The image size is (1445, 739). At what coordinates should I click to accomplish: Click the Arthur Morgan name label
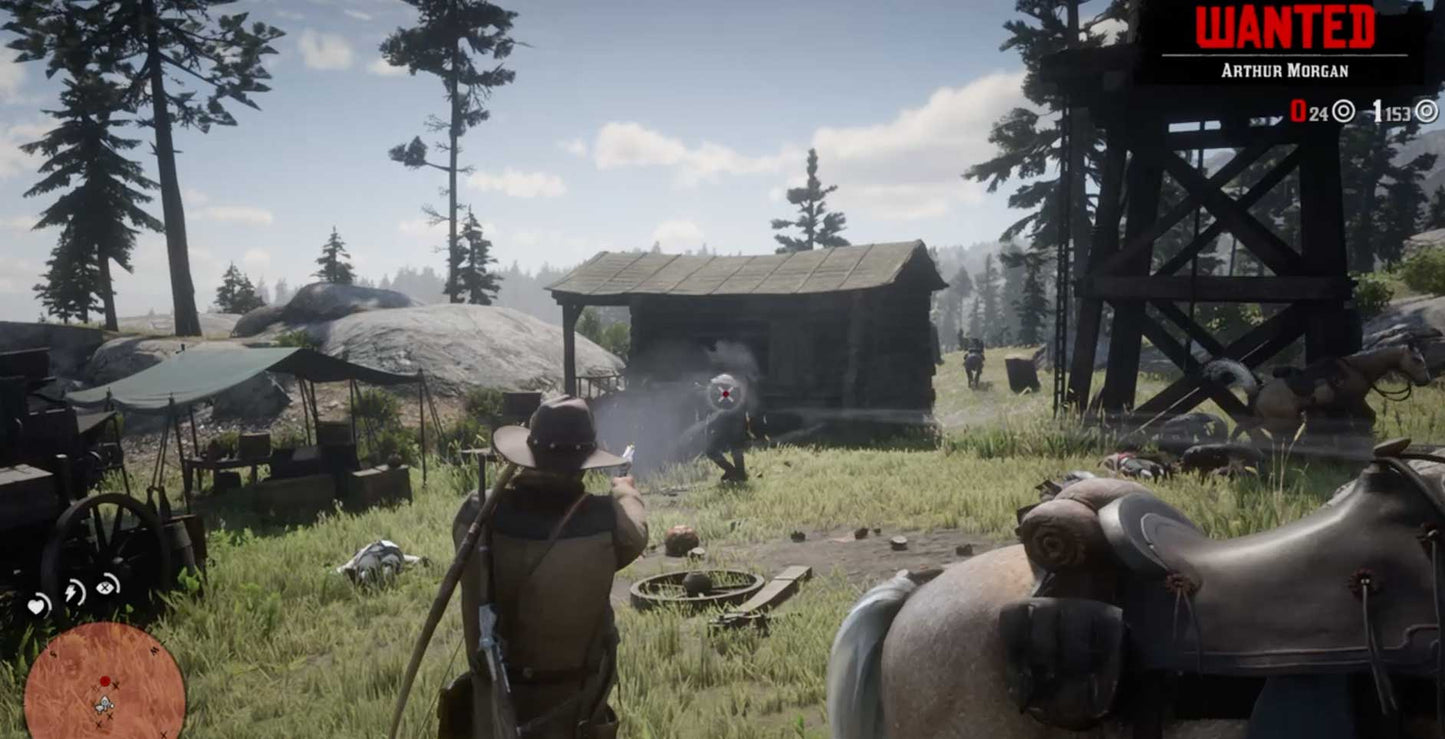pos(1286,69)
